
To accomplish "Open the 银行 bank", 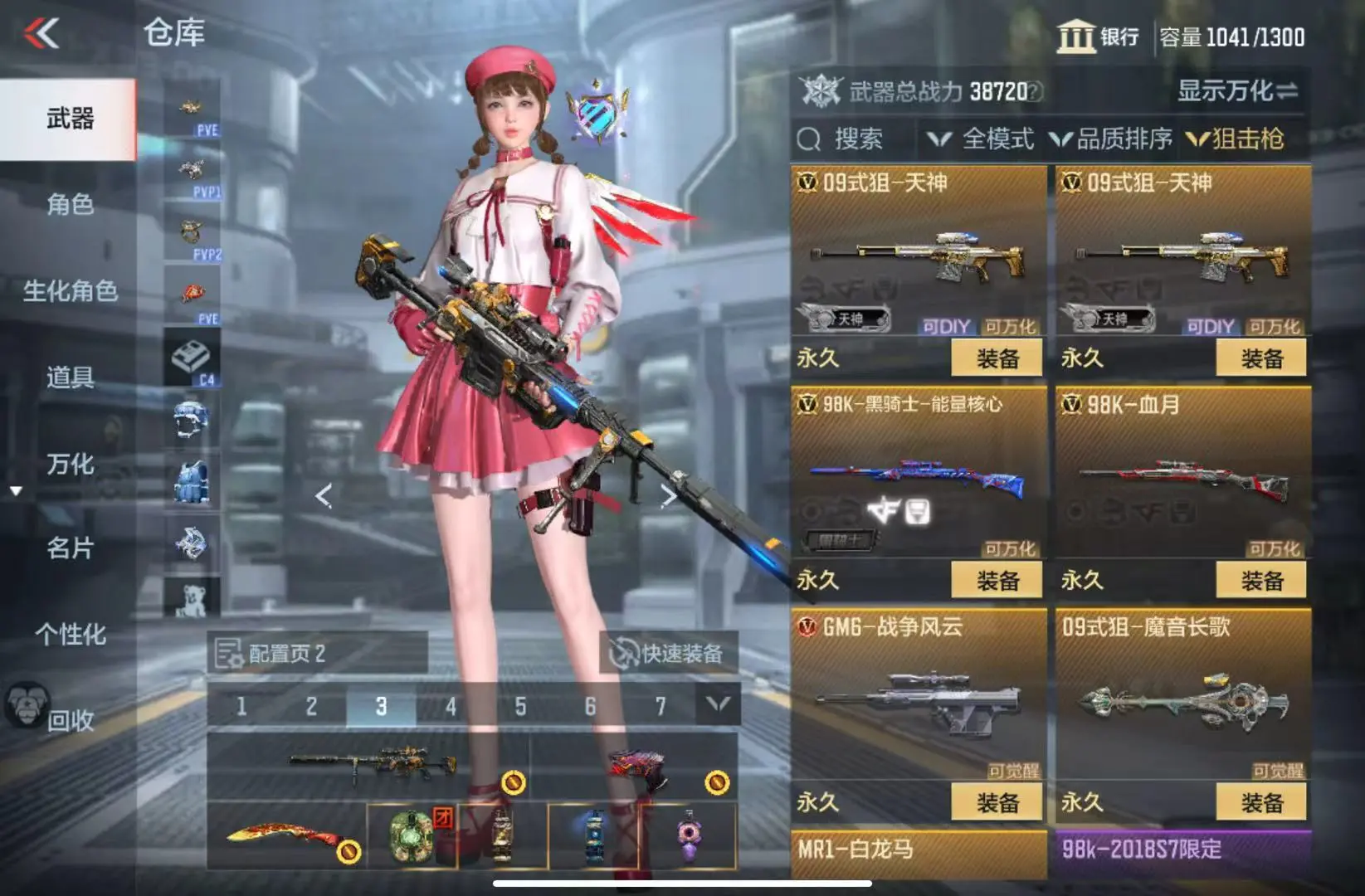I will [x=1098, y=37].
